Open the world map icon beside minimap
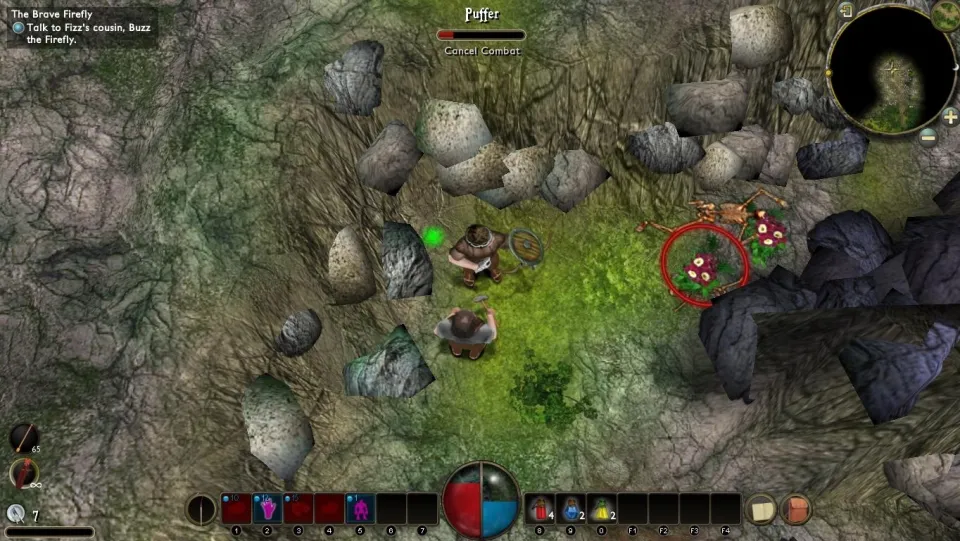 [945, 14]
